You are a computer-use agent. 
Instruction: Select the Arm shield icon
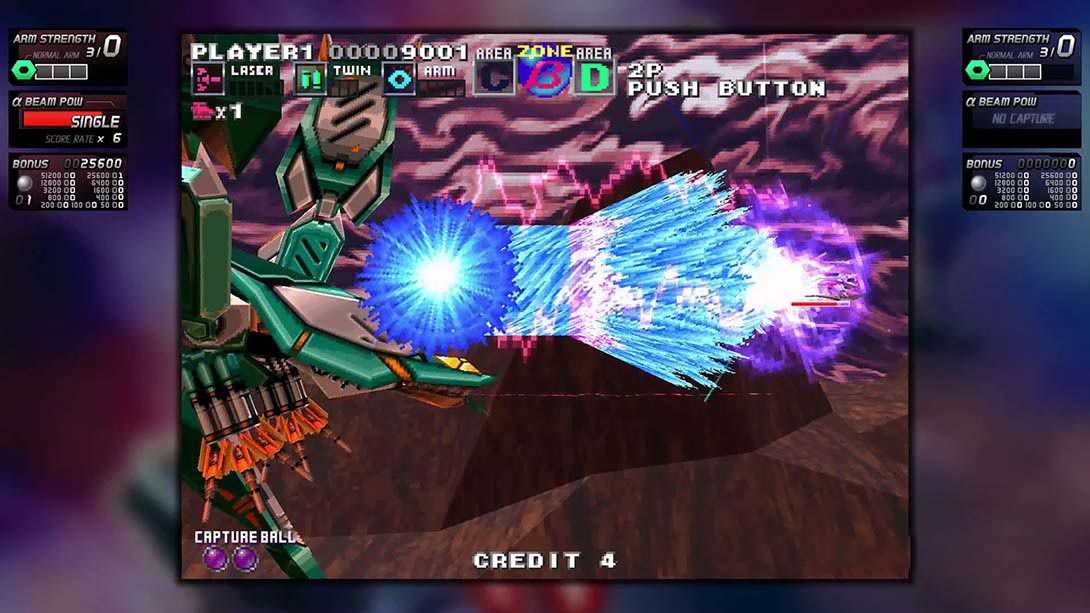[x=399, y=79]
